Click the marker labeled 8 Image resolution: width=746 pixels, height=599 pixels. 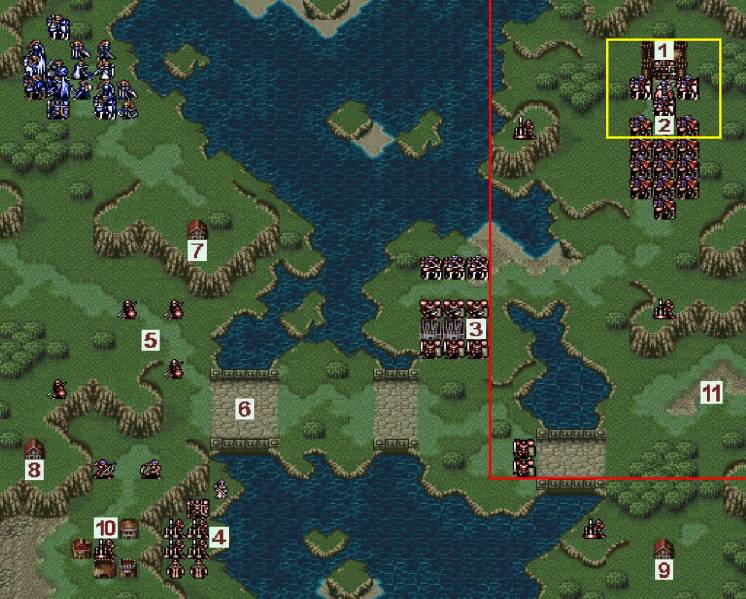[35, 469]
